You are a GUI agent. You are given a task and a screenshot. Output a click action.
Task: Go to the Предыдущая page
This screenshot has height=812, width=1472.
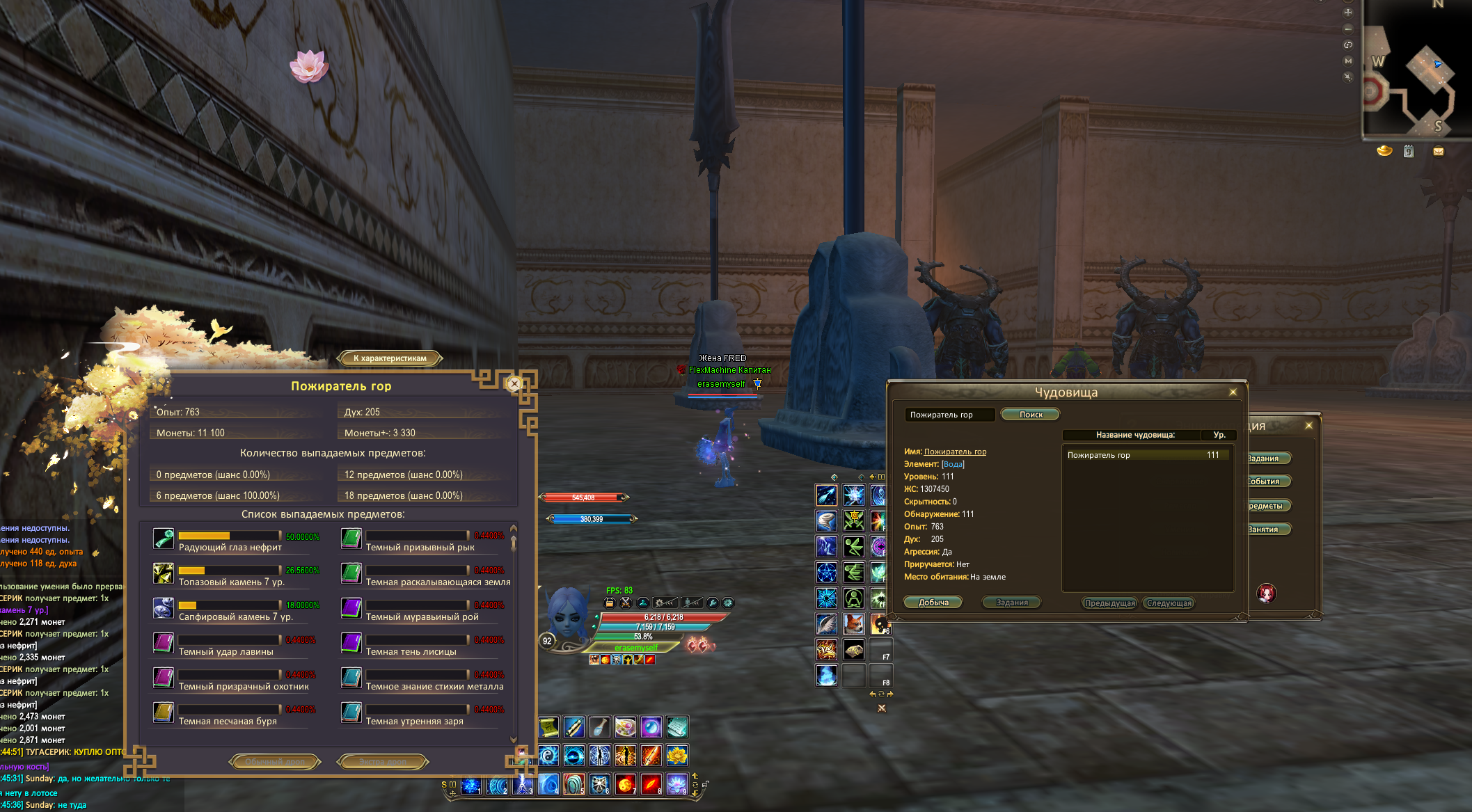tap(1109, 603)
